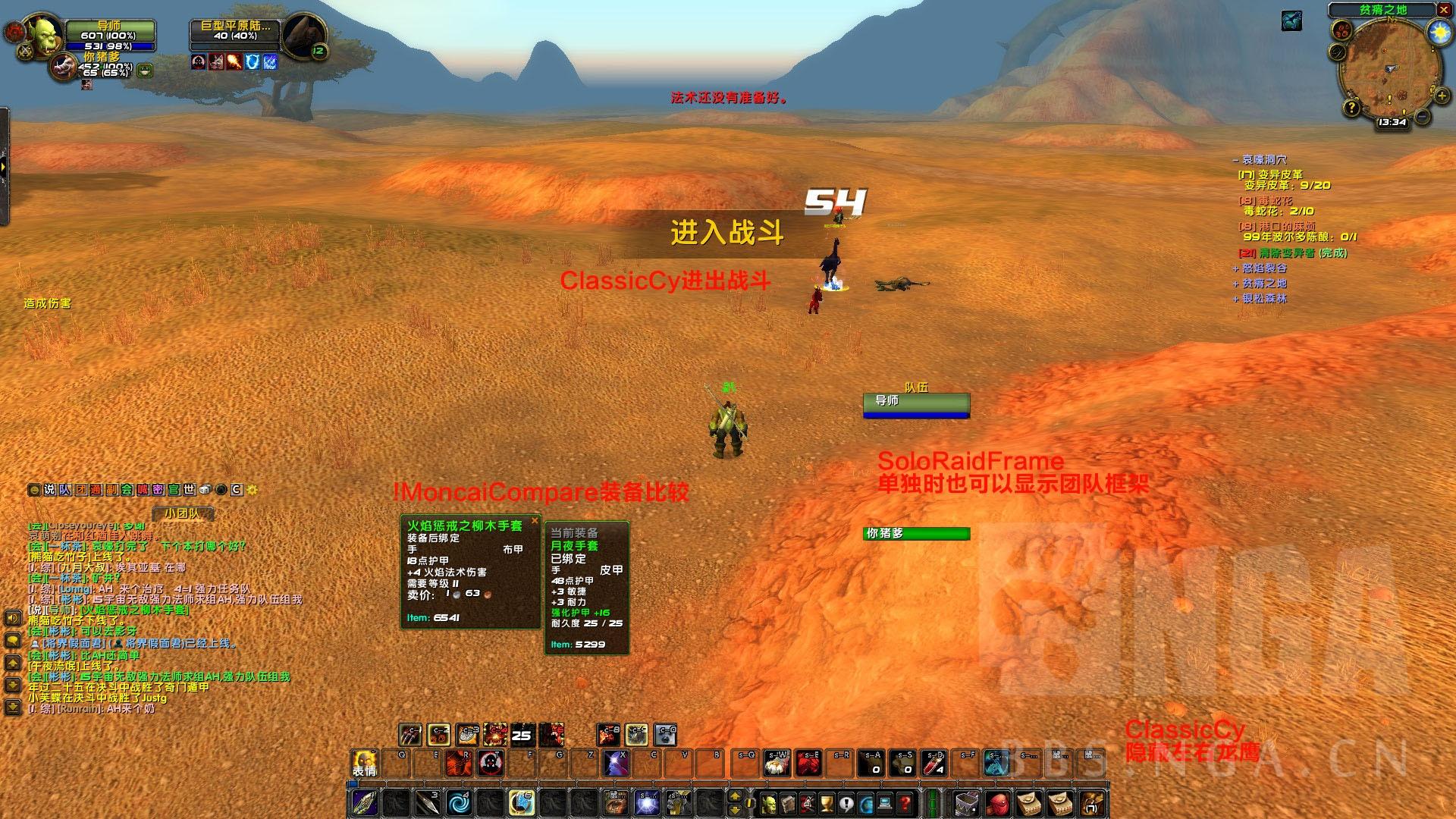Screen dimensions: 1456x819
Task: Open the red question mark help button
Action: click(905, 803)
